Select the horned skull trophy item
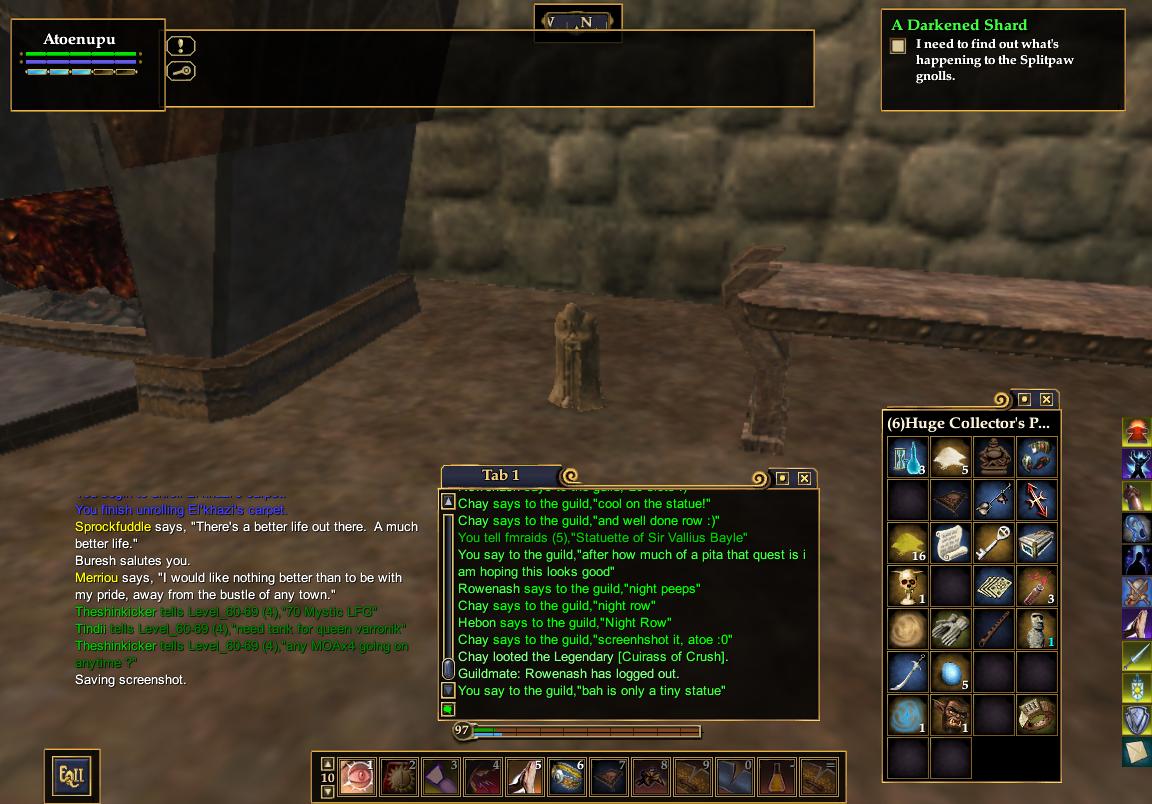 [x=908, y=586]
